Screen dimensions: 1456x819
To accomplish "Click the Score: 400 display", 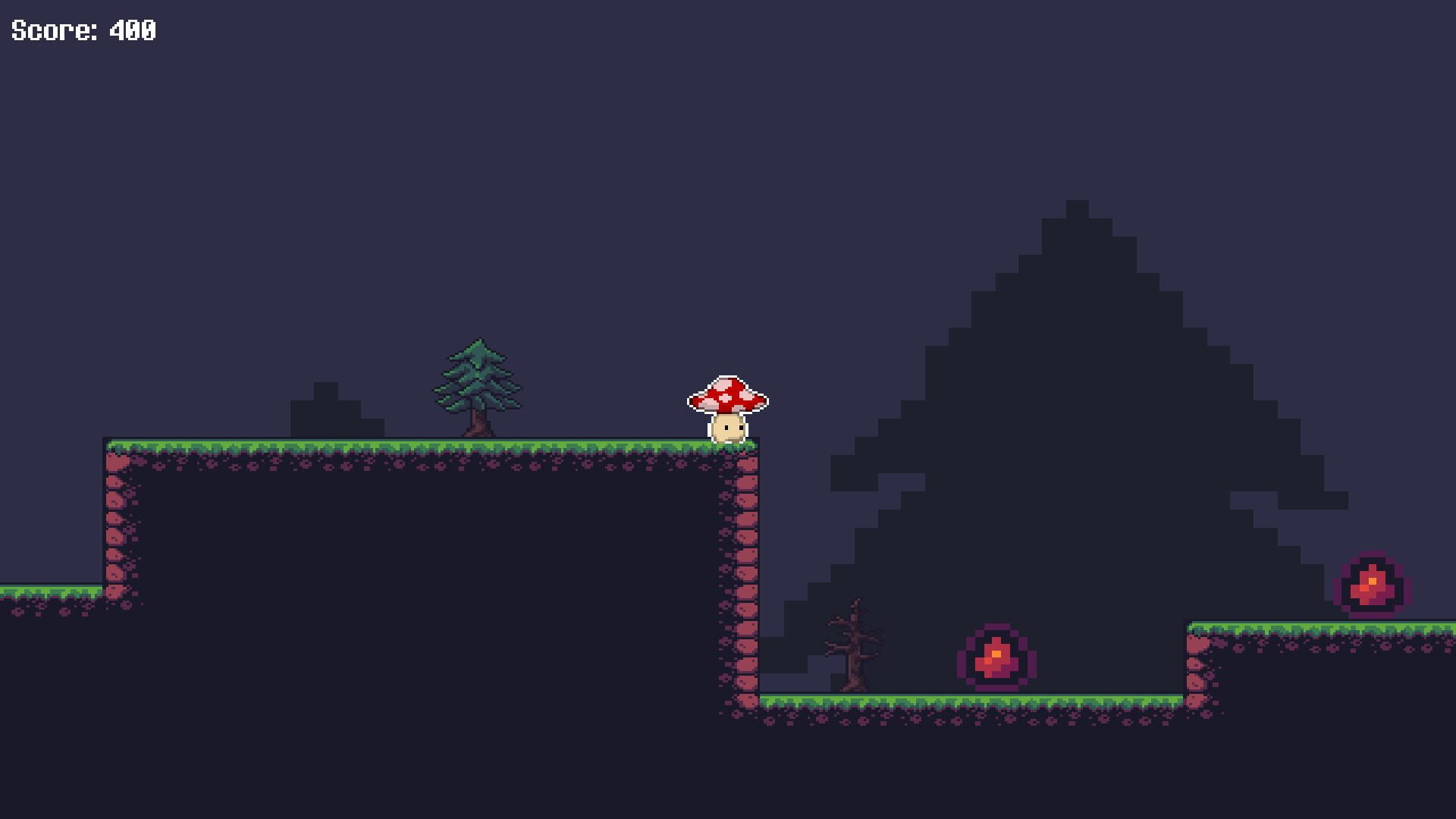I will pos(83,32).
